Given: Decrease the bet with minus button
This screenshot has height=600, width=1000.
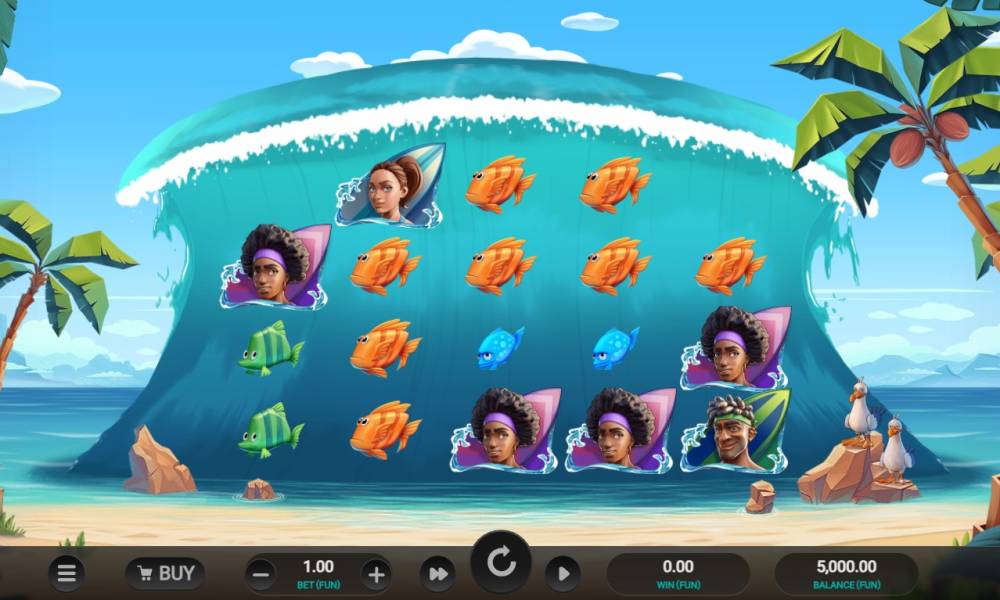Looking at the screenshot, I should pyautogui.click(x=260, y=574).
